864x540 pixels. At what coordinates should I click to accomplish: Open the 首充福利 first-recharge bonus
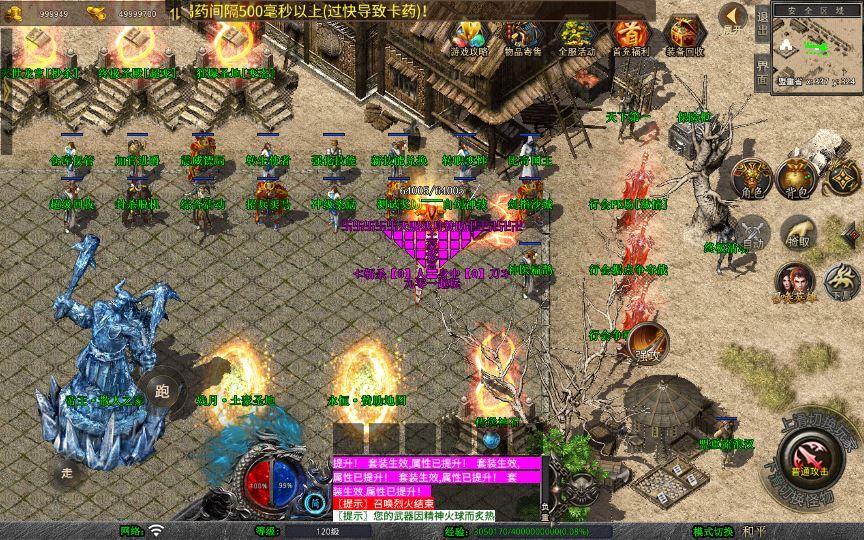[629, 37]
